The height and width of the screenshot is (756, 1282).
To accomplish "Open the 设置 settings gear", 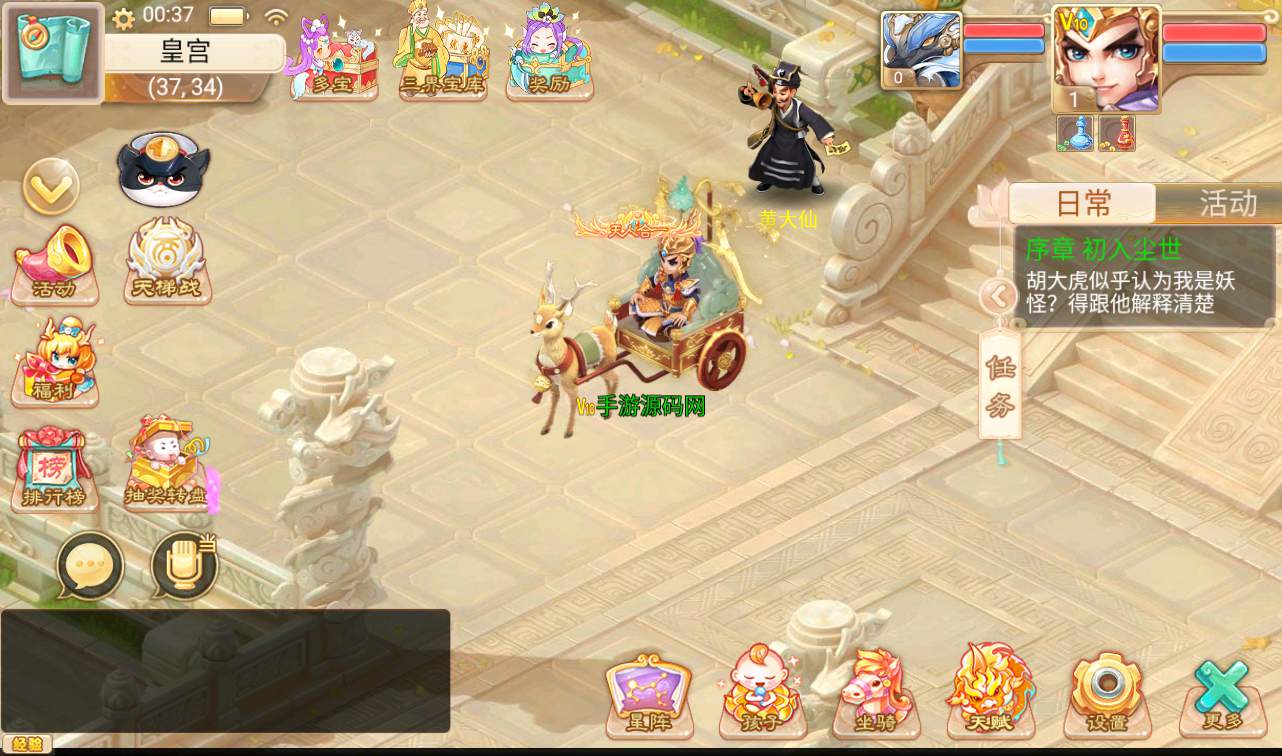I will [1106, 694].
